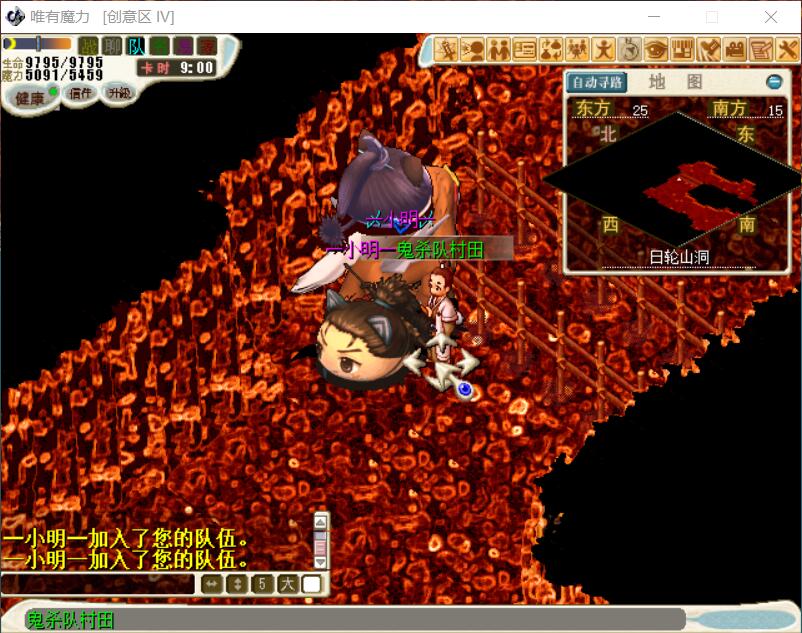Click the stick figure action toolbar icon
The width and height of the screenshot is (802, 633).
tap(604, 49)
